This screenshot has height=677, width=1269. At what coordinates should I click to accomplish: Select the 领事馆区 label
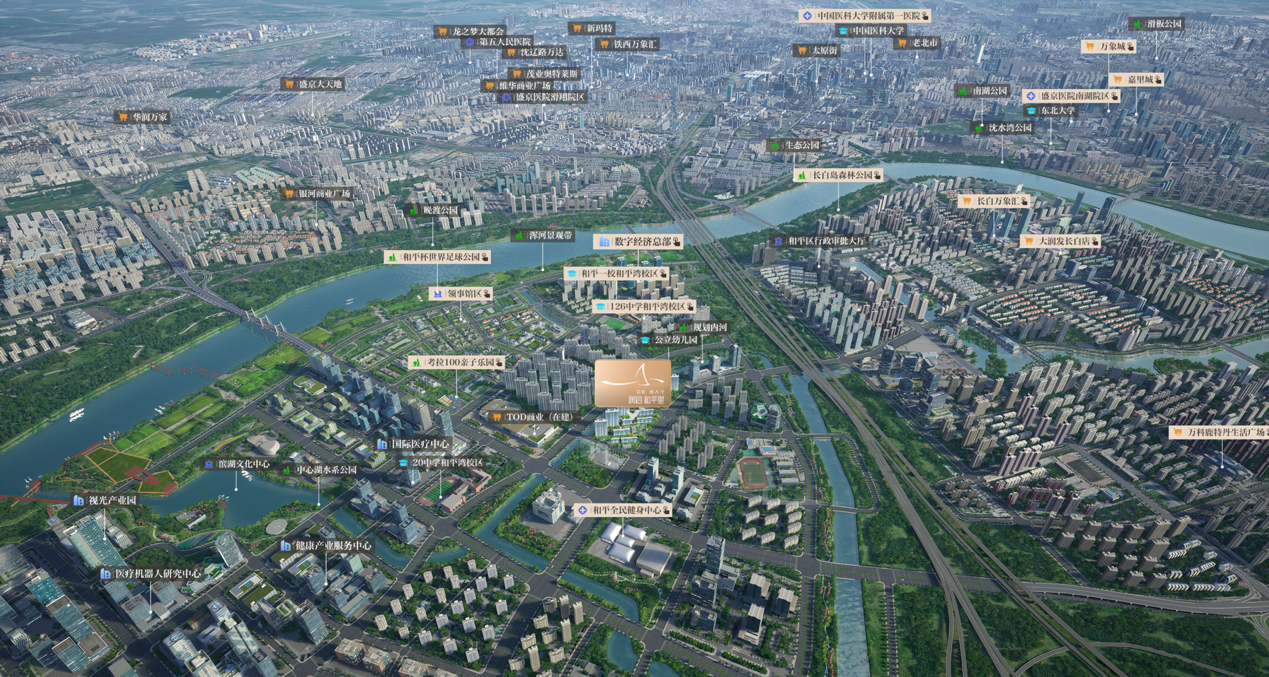point(461,294)
